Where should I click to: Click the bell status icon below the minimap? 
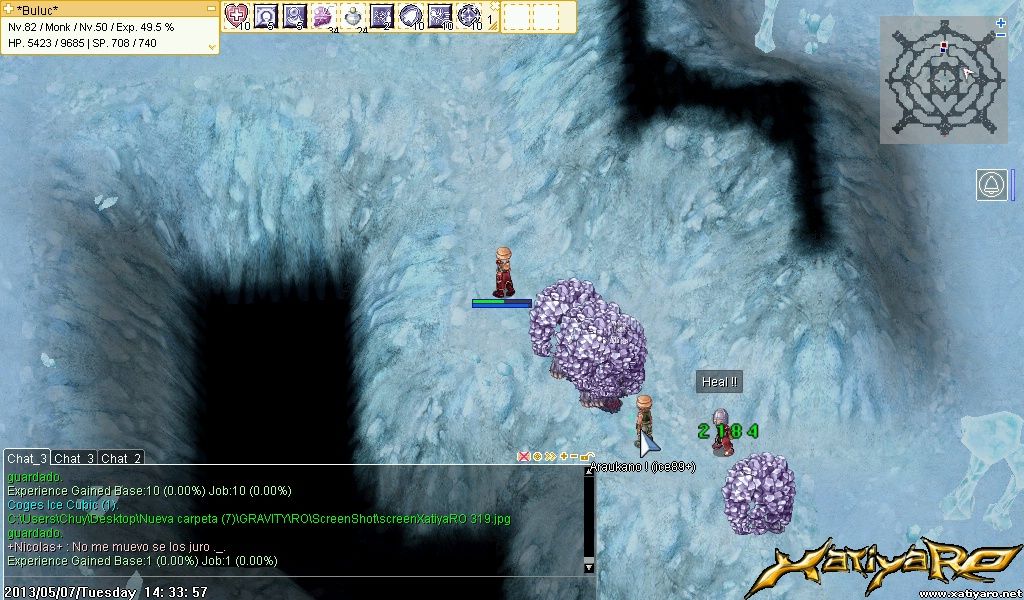[992, 185]
